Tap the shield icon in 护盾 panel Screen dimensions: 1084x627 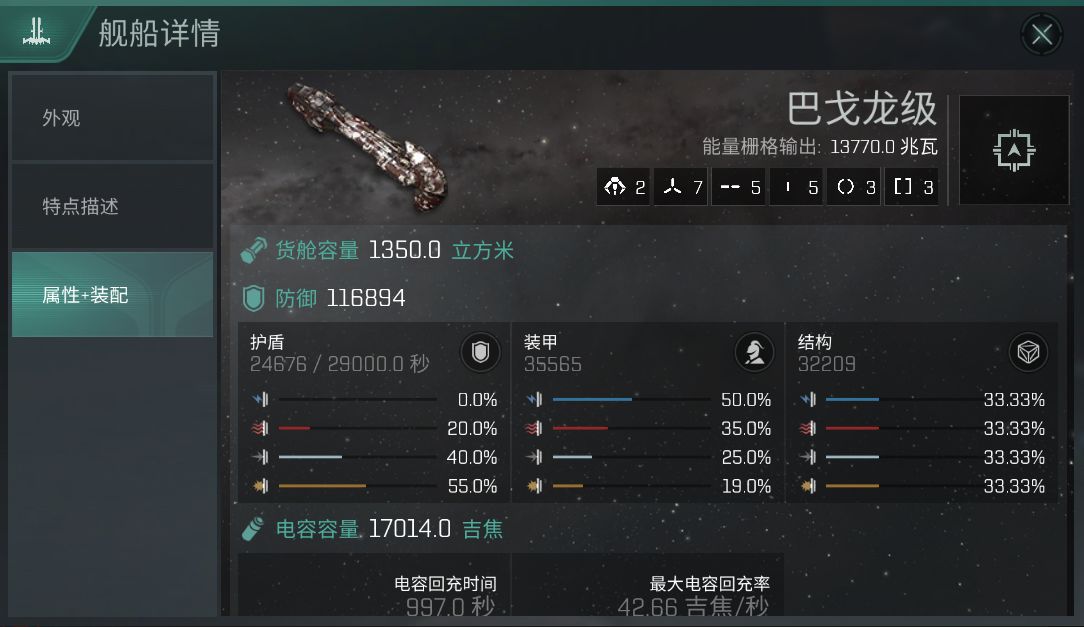(x=480, y=352)
